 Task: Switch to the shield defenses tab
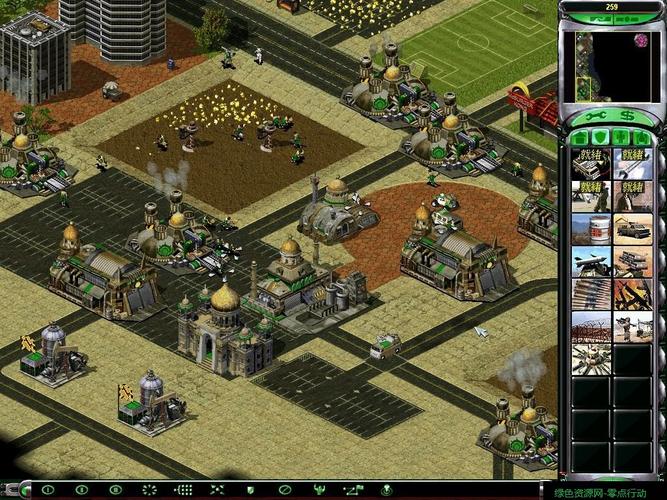pyautogui.click(x=601, y=137)
